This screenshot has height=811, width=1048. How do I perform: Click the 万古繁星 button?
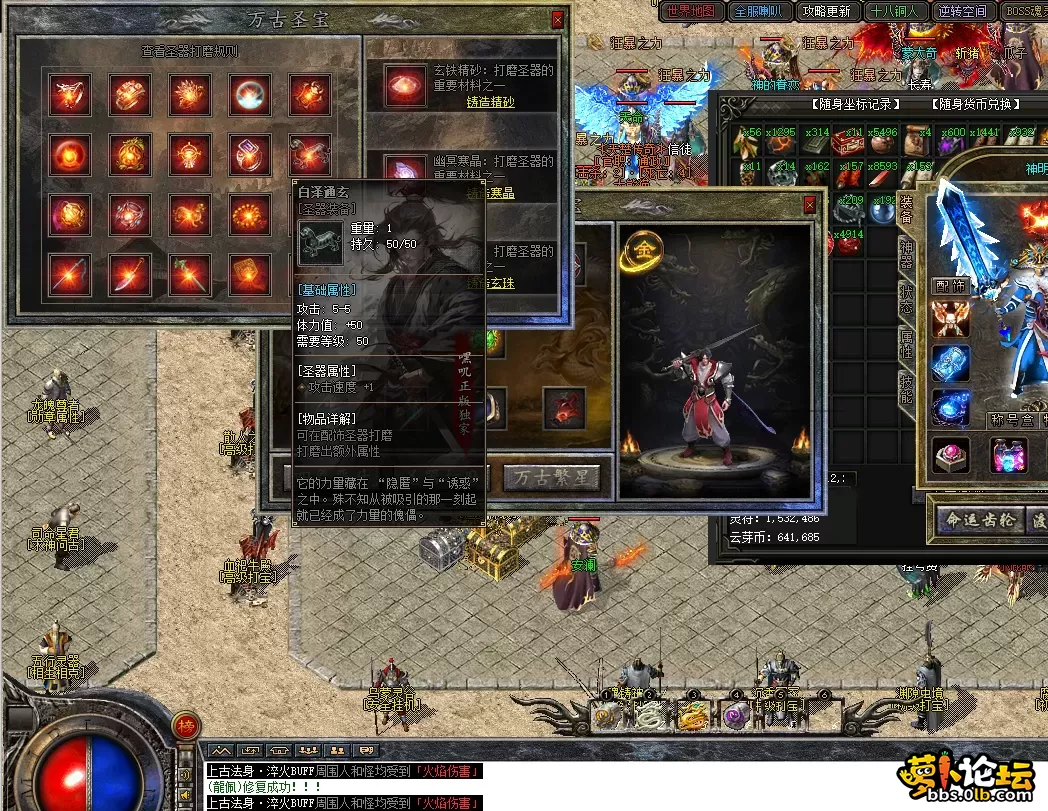552,477
